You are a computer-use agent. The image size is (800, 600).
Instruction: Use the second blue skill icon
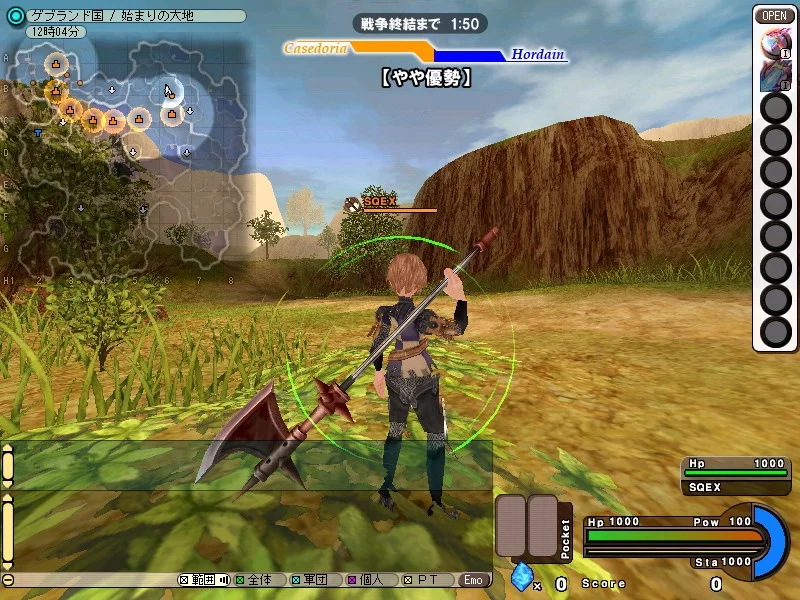pos(776,76)
